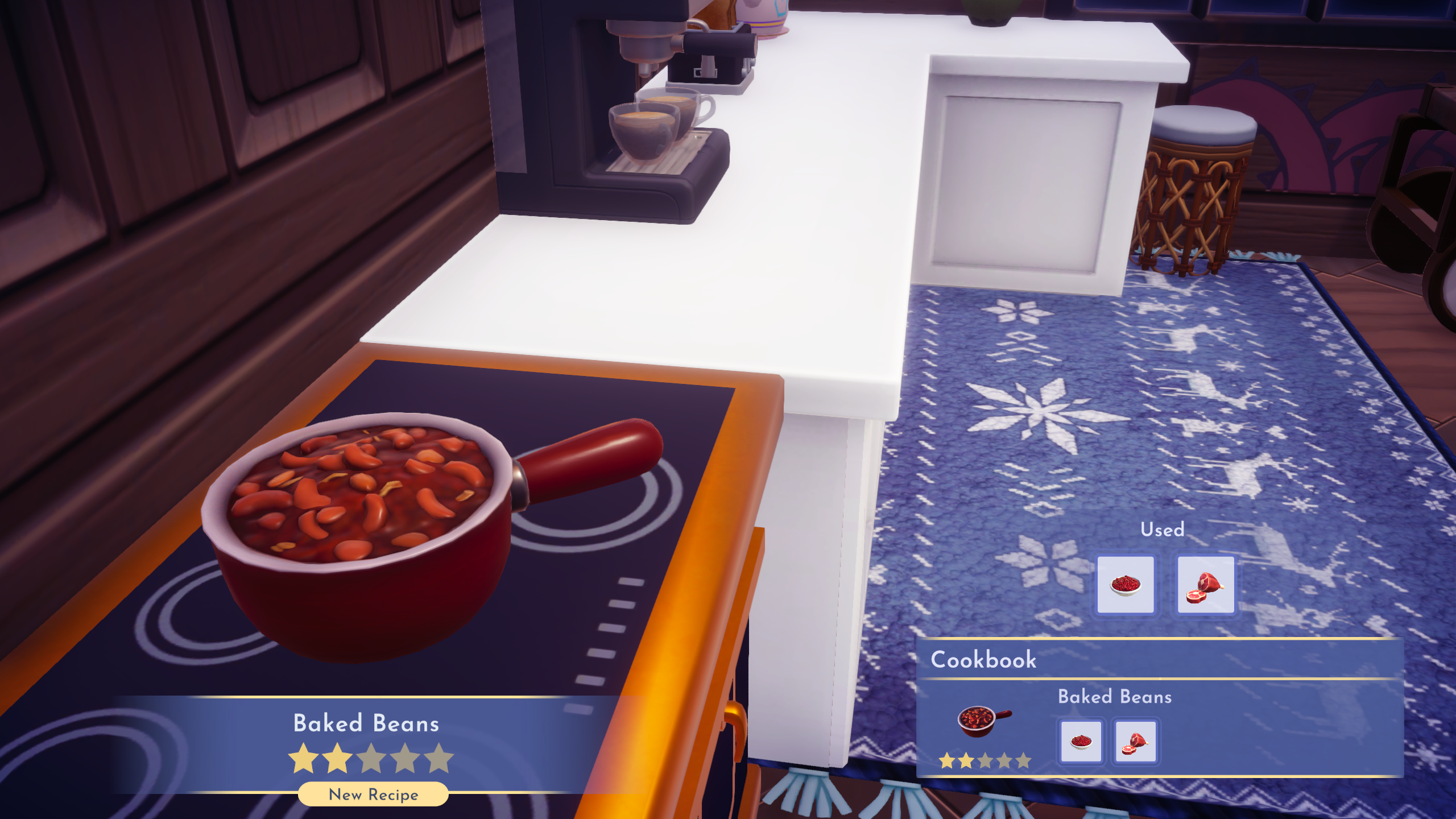
Task: Select the Baked Beans title text
Action: [366, 723]
